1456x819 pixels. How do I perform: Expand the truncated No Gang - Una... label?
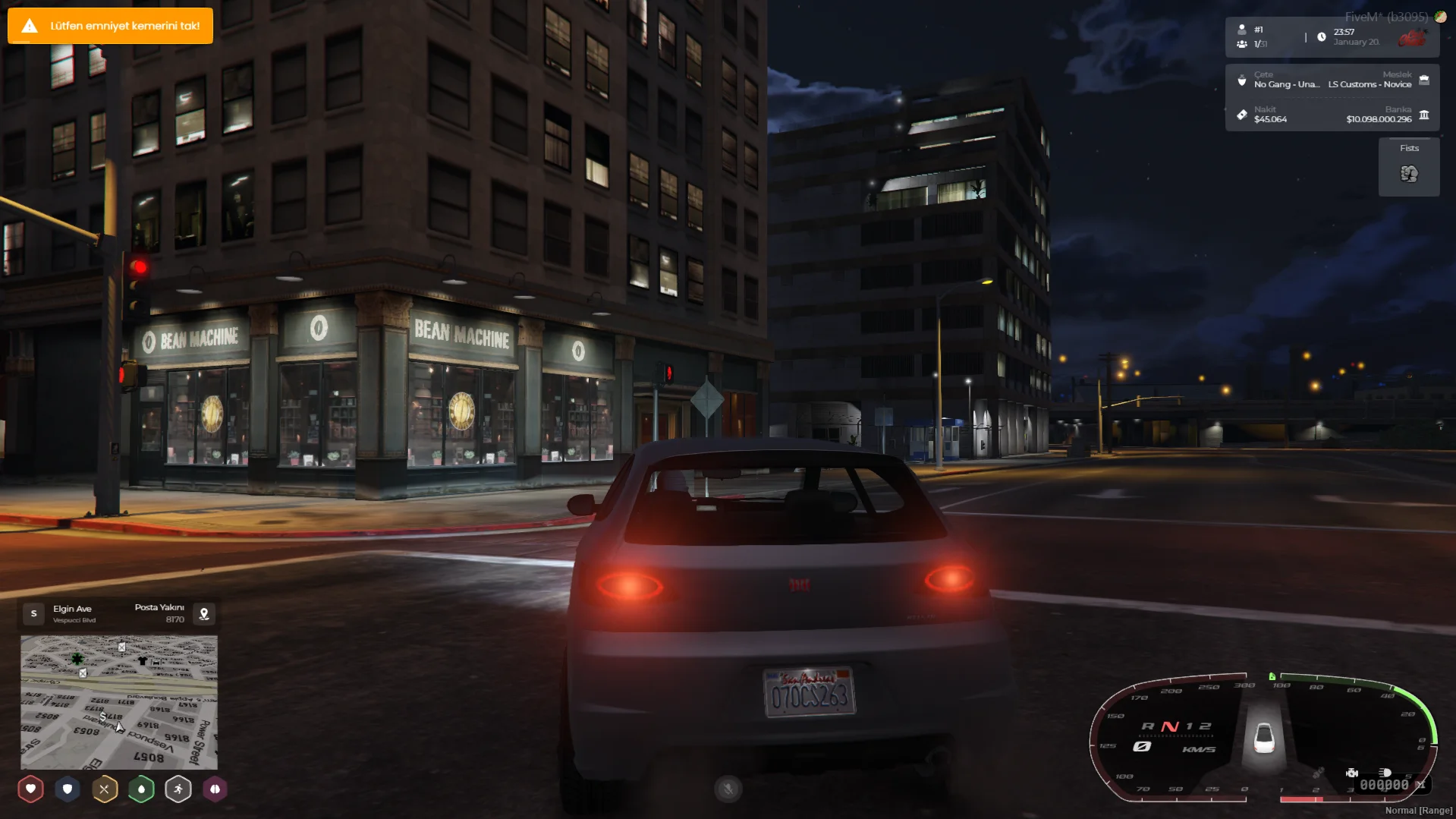pos(1288,84)
